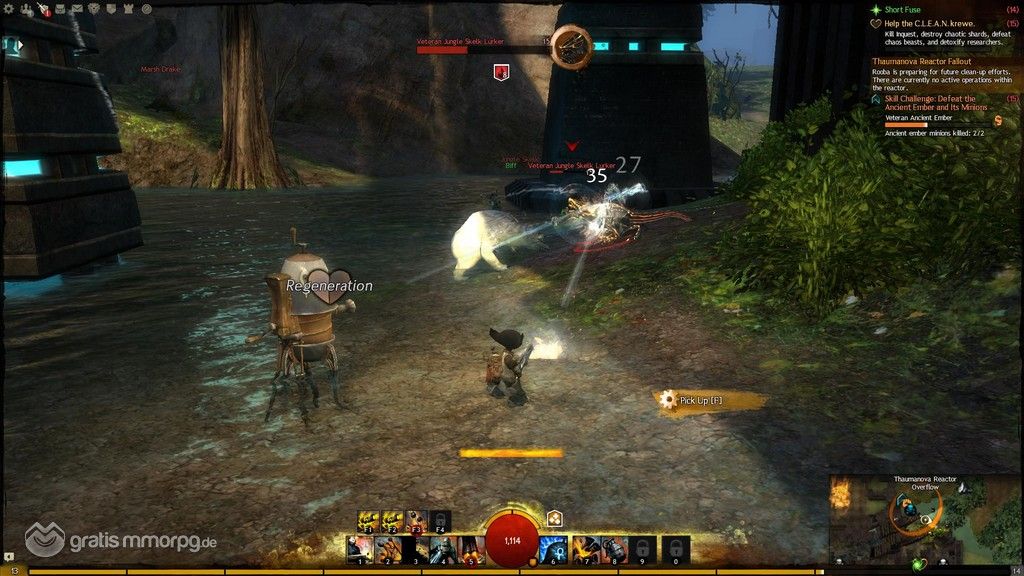Open the mail envelope icon
The height and width of the screenshot is (576, 1024).
(x=76, y=9)
